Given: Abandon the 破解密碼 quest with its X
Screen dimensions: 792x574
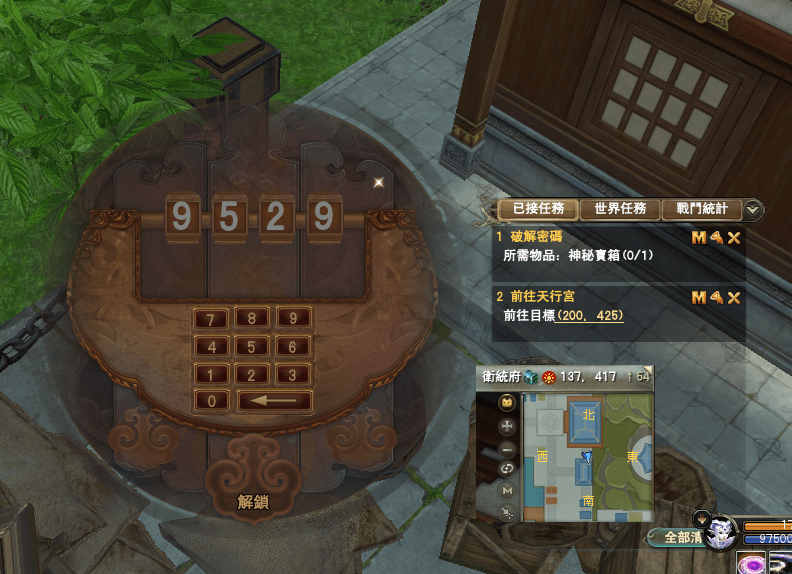Looking at the screenshot, I should [x=734, y=238].
